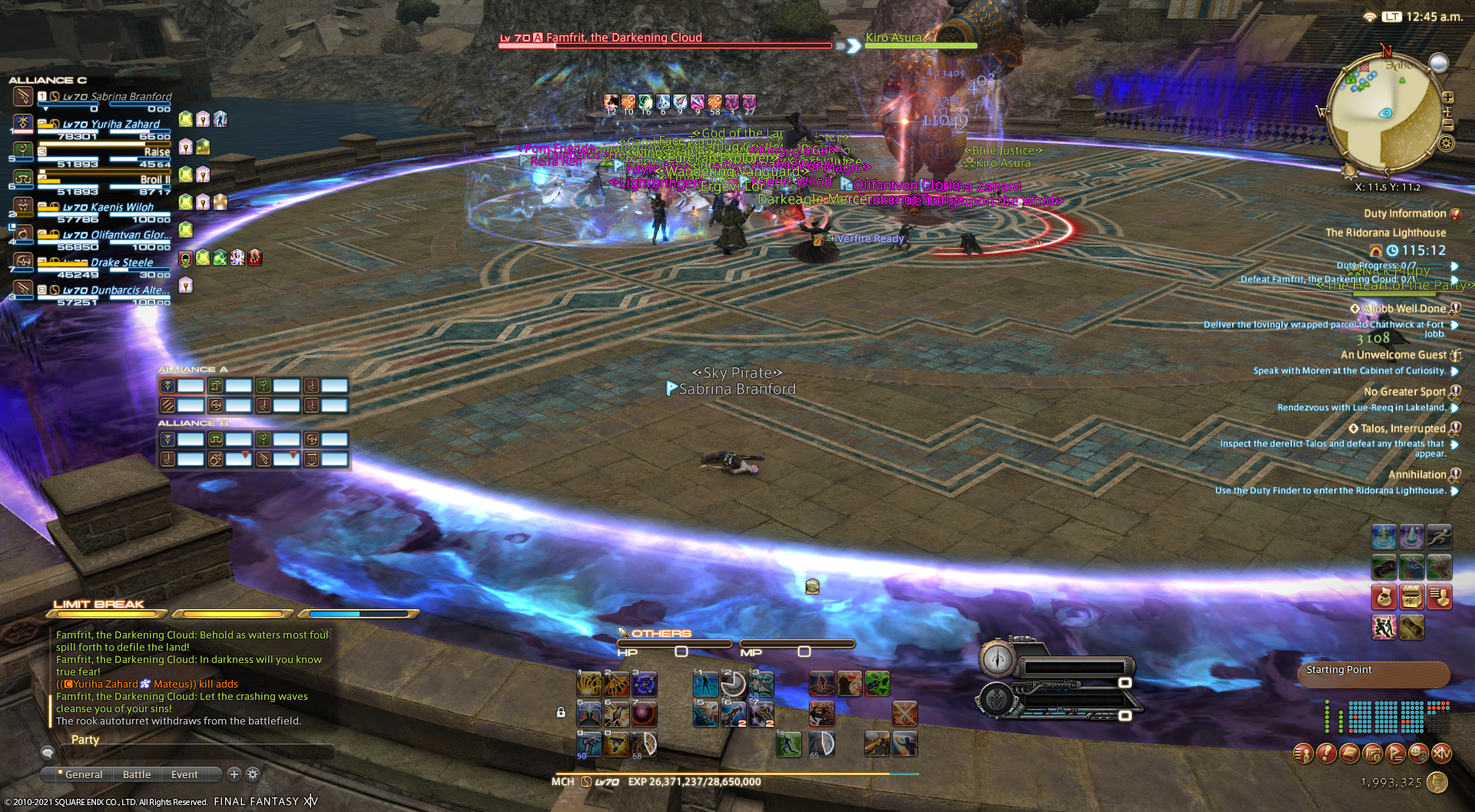Switch to the Battle chat tab
1475x812 pixels.
pos(136,774)
